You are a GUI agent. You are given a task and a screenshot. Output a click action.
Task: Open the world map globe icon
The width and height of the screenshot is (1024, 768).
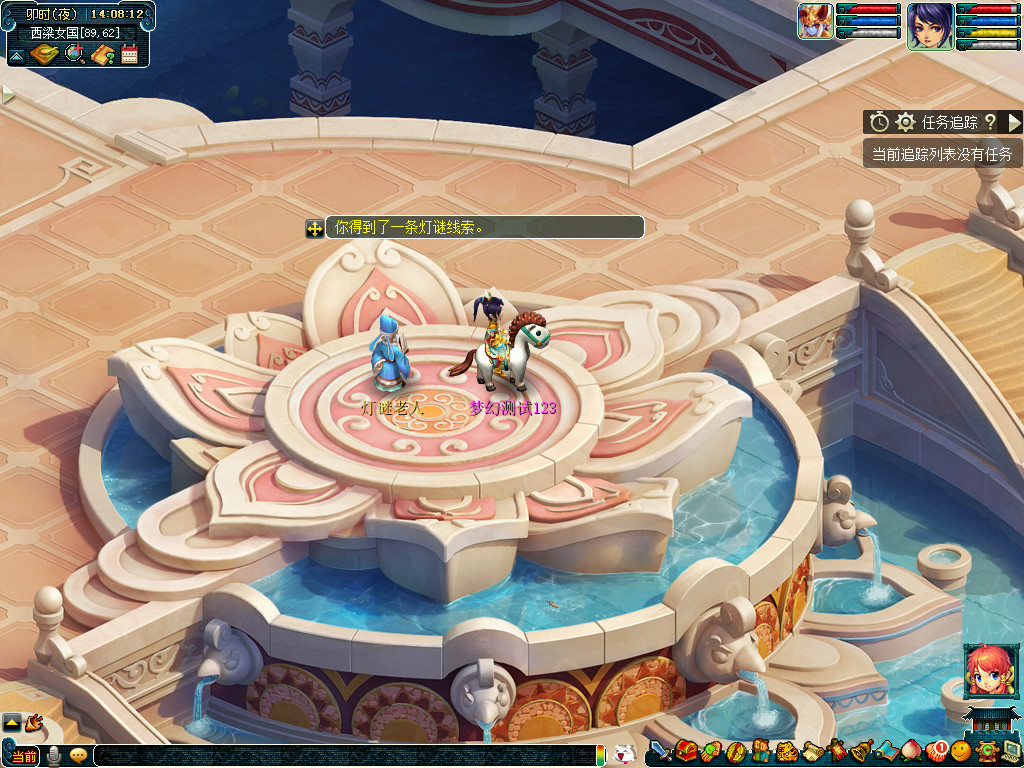coord(74,54)
